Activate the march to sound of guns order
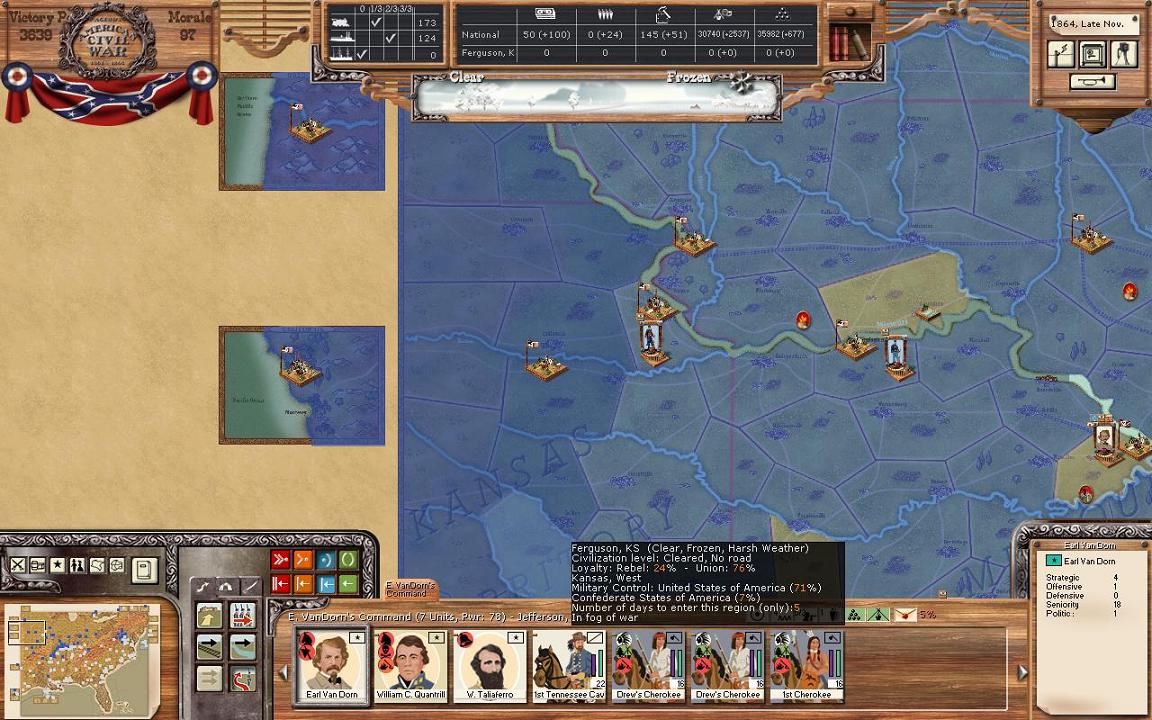Viewport: 1152px width, 720px height. [x=242, y=614]
